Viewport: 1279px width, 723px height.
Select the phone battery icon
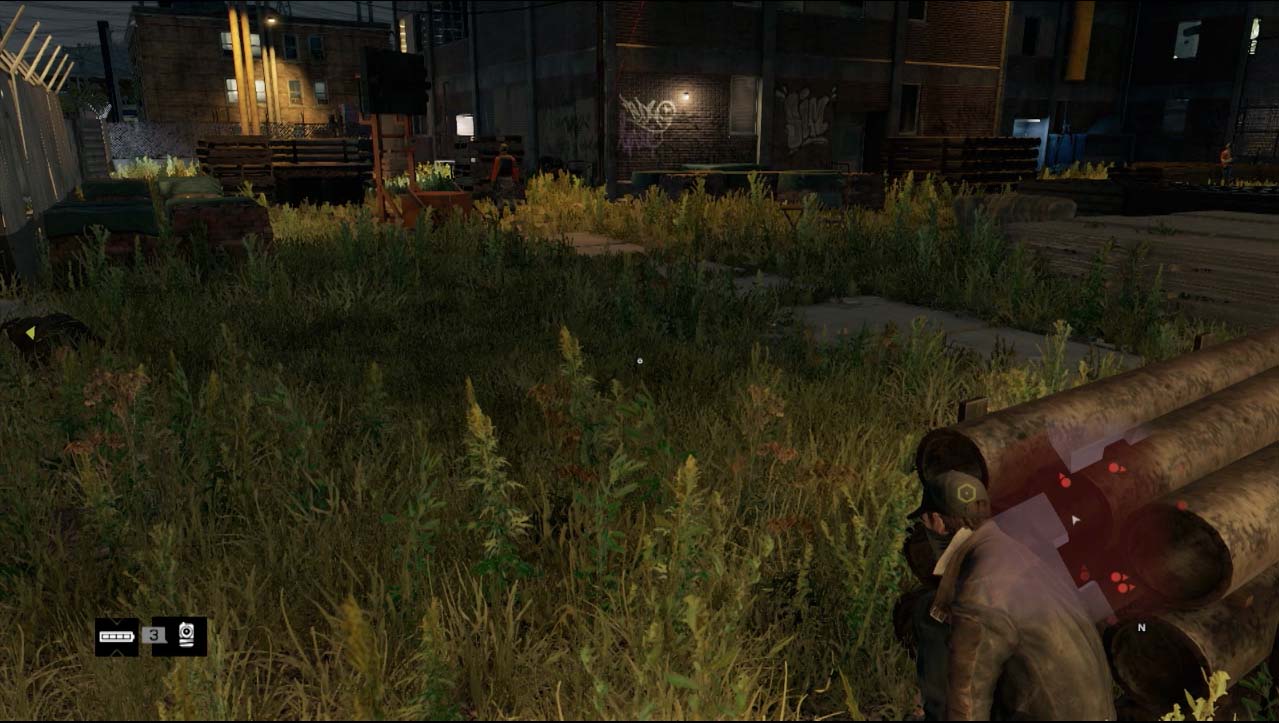116,636
